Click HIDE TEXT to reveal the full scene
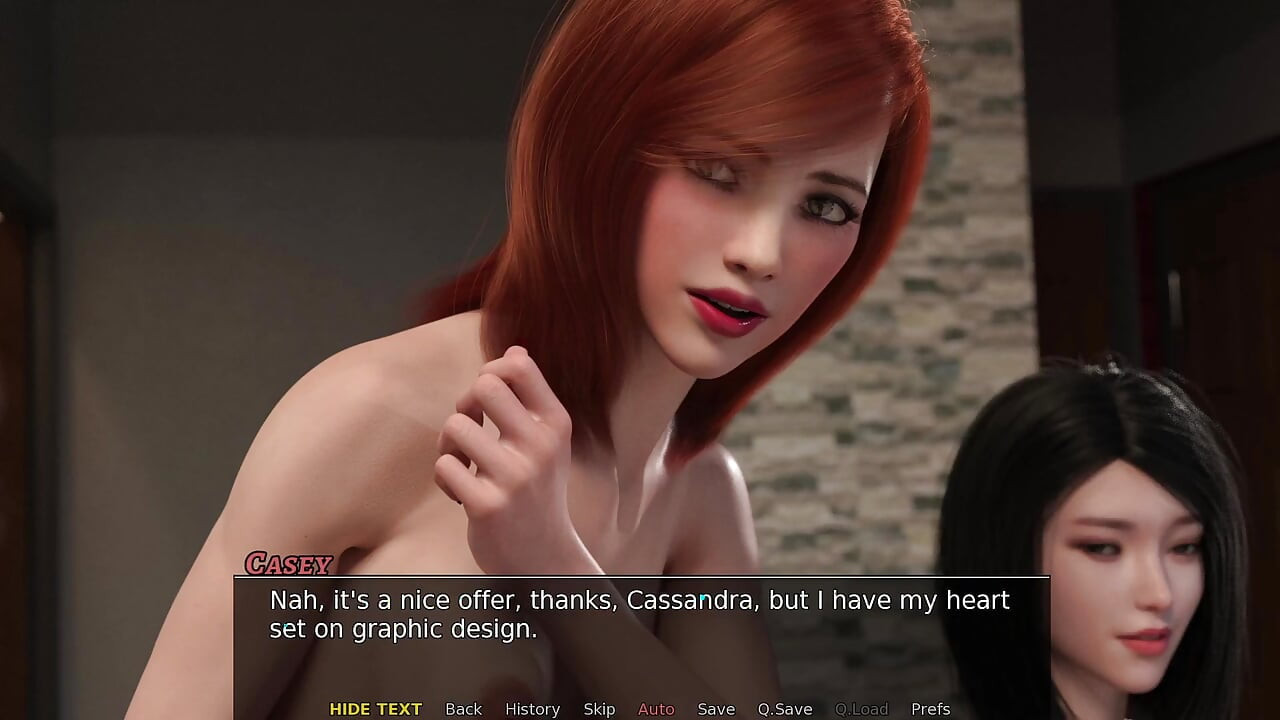1280x720 pixels. tap(375, 708)
